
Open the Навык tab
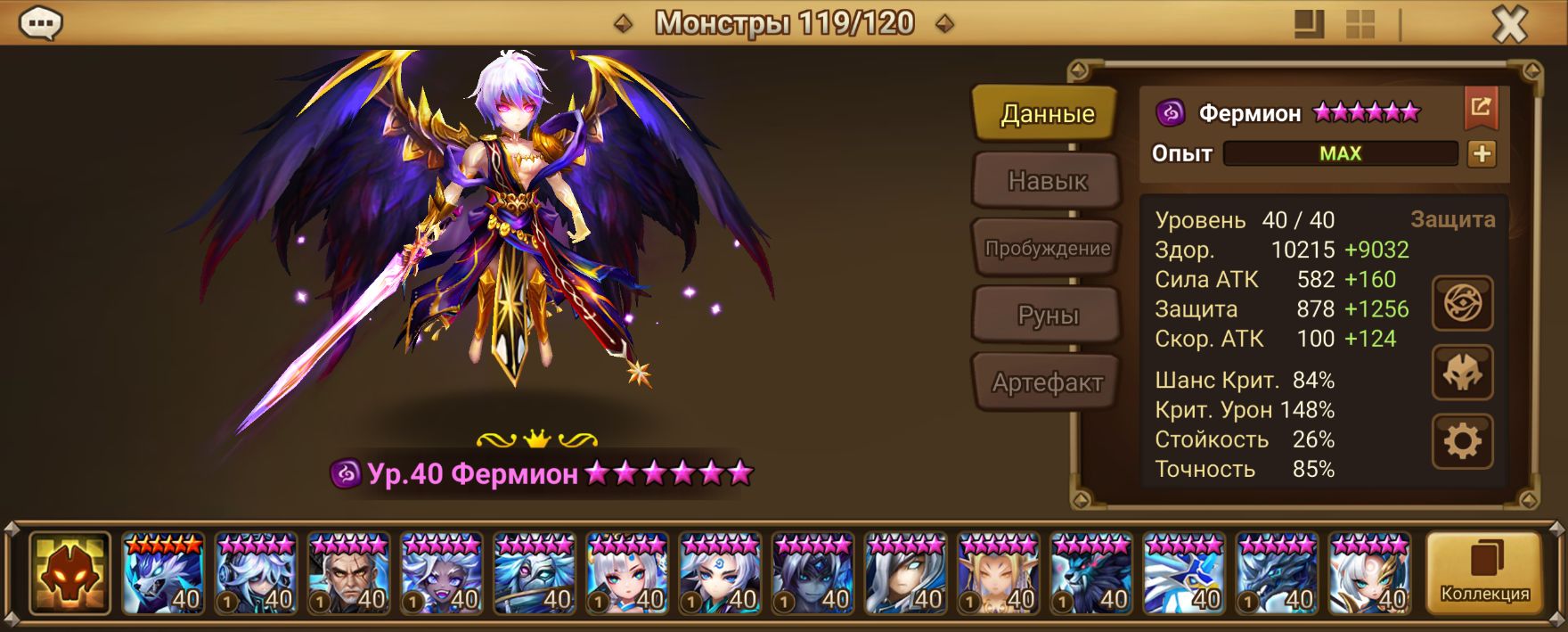pos(1047,181)
